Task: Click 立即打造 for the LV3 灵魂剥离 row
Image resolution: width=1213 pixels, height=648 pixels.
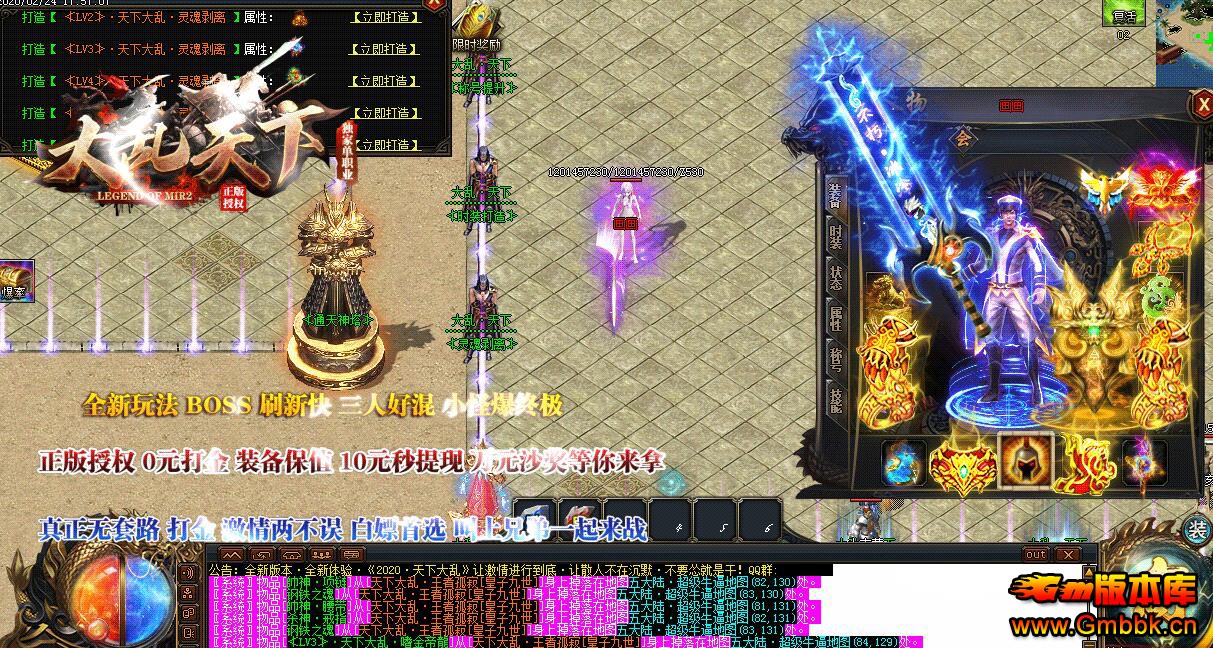Action: coord(385,49)
